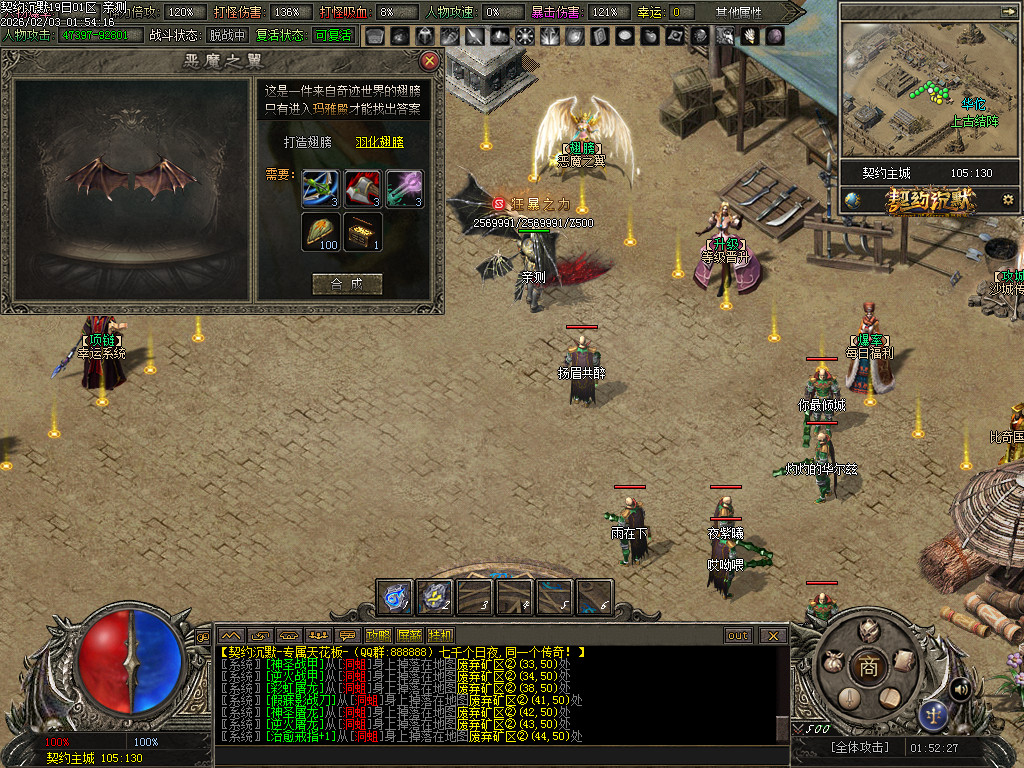Select the green crossbow material slot
The height and width of the screenshot is (768, 1024).
[x=321, y=189]
